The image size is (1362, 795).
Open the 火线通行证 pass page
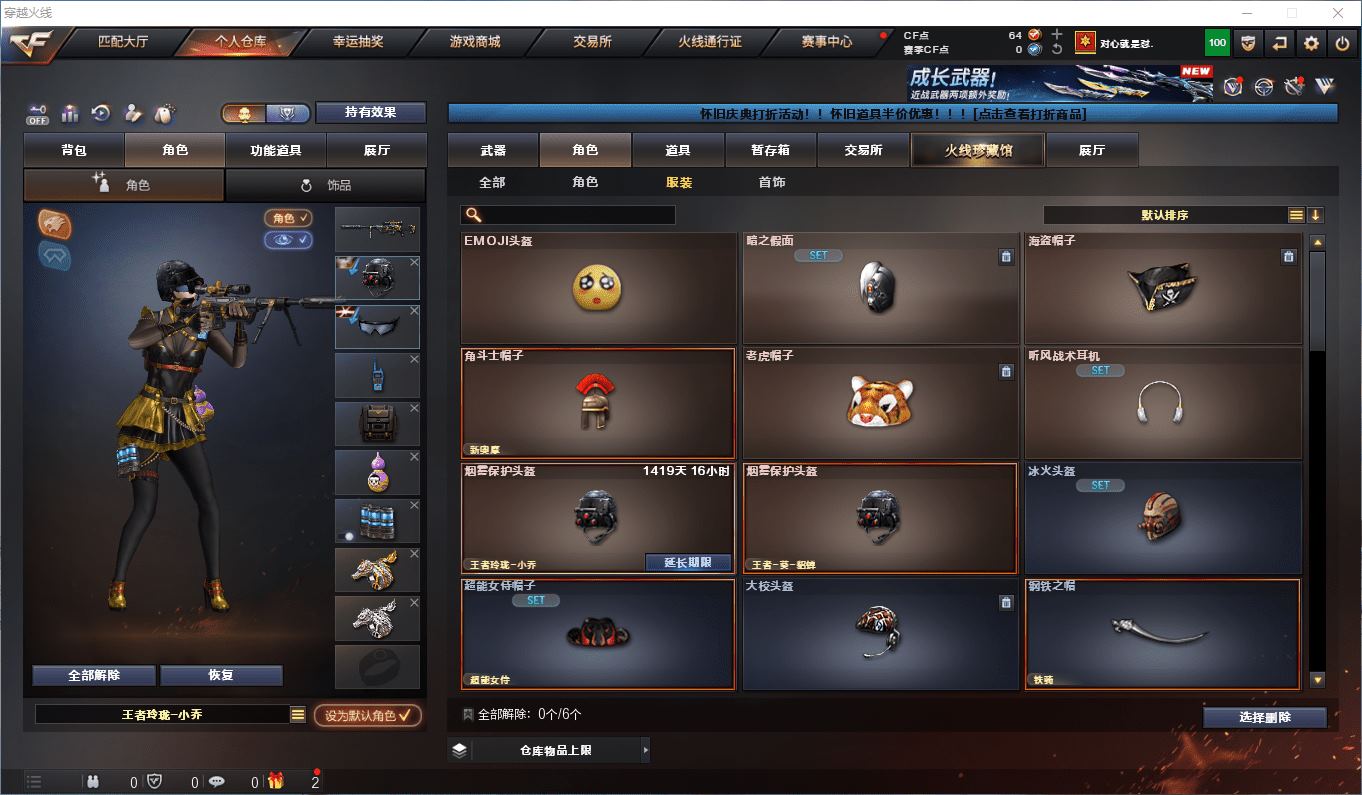(709, 42)
